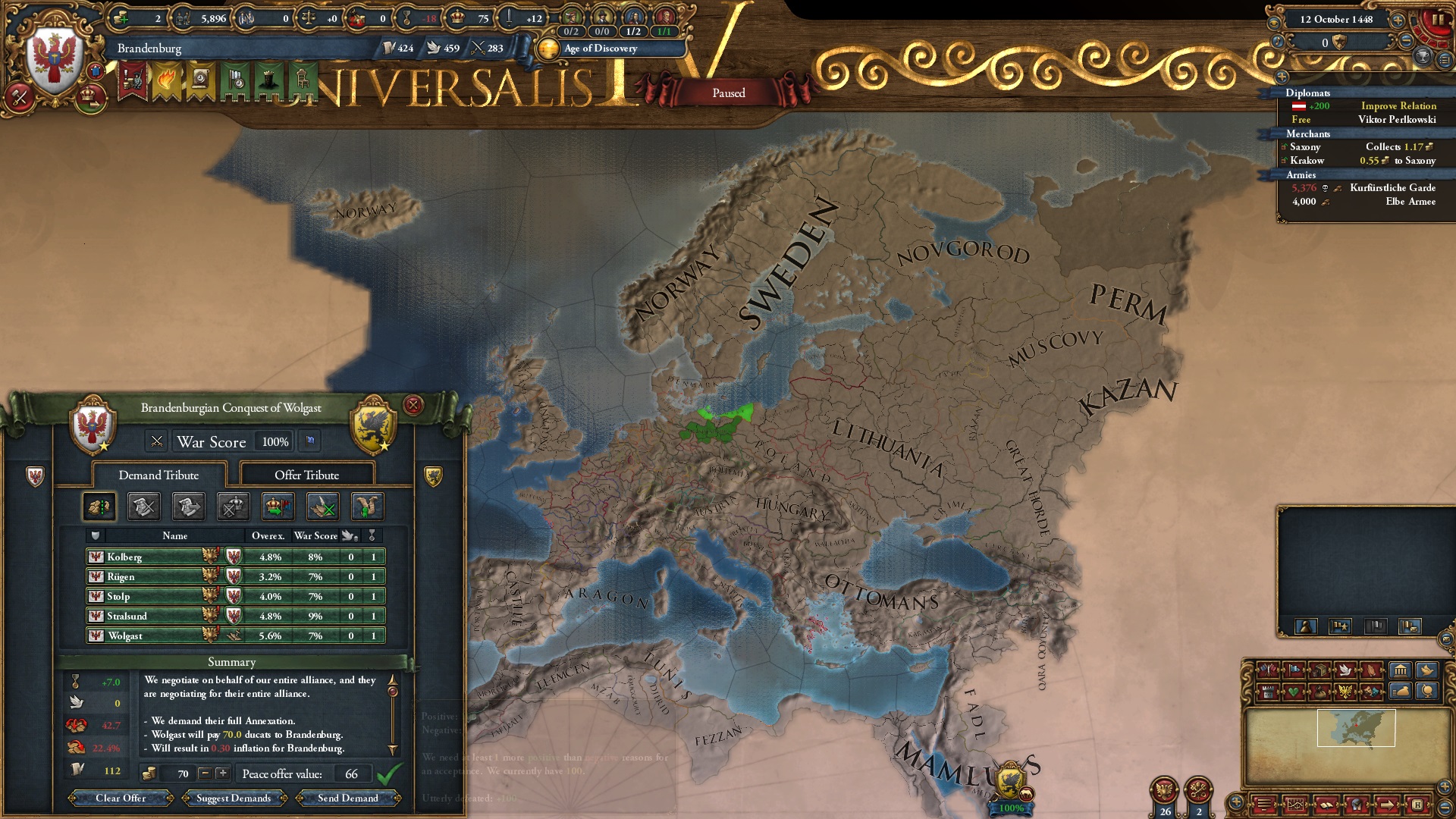Image resolution: width=1456 pixels, height=819 pixels.
Task: Open the revoke core peace option
Action: click(x=143, y=506)
